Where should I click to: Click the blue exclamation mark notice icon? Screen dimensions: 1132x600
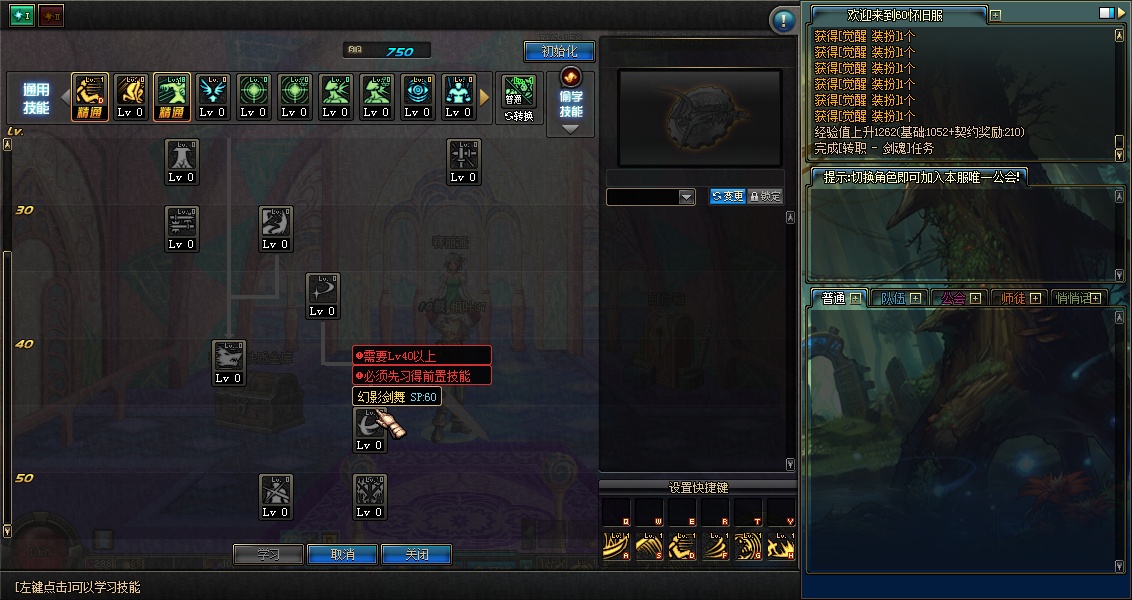(x=784, y=20)
